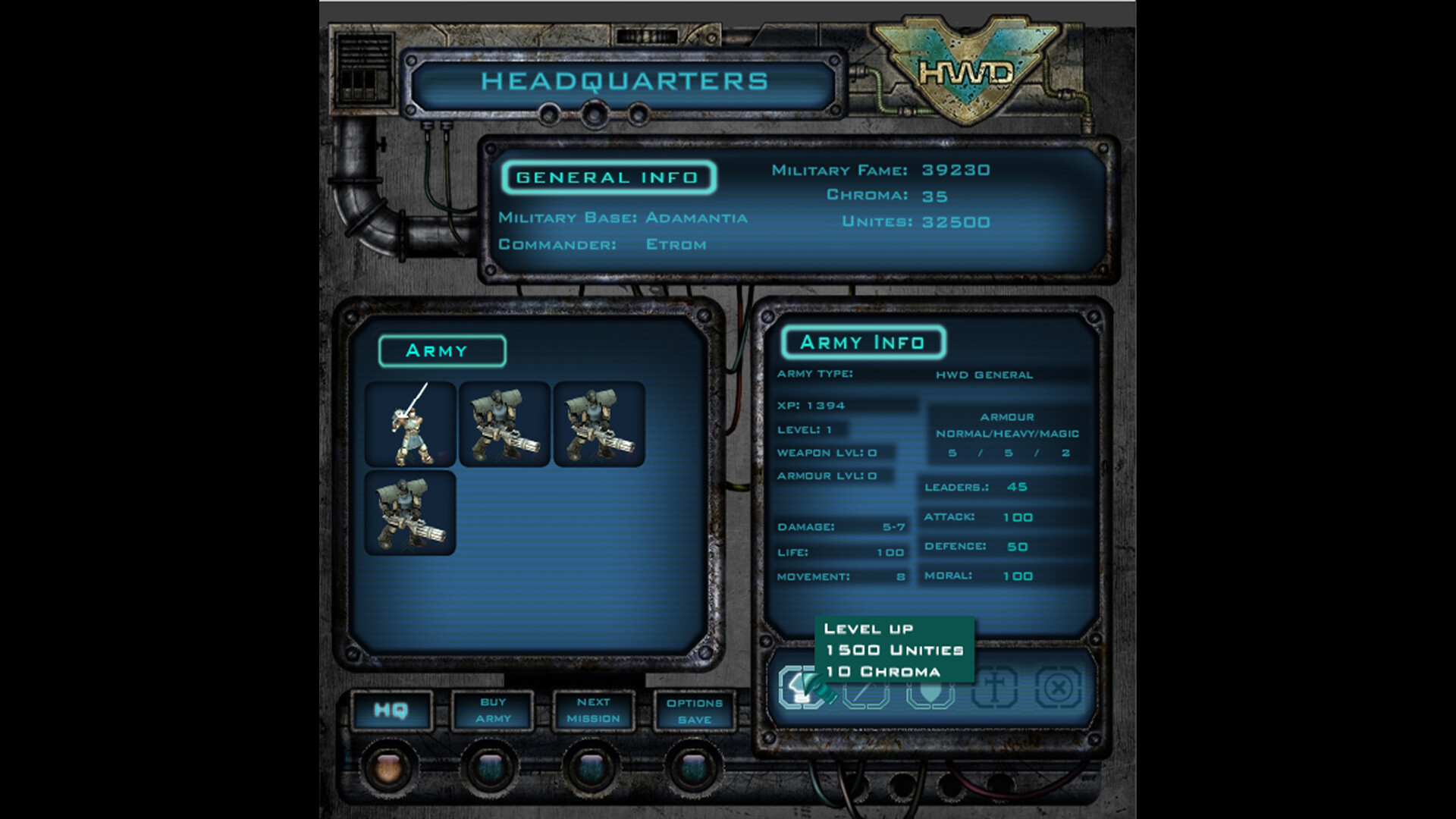Select the swordsman unit thumbnail in Army
Viewport: 1456px width, 819px height.
(x=409, y=425)
